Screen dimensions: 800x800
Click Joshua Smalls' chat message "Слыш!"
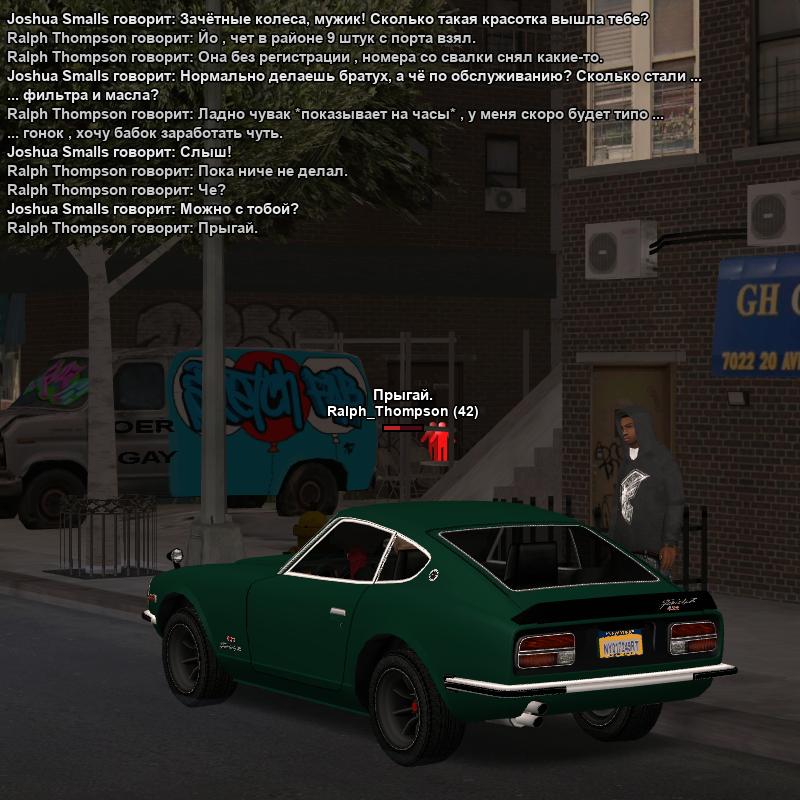pyautogui.click(x=119, y=152)
